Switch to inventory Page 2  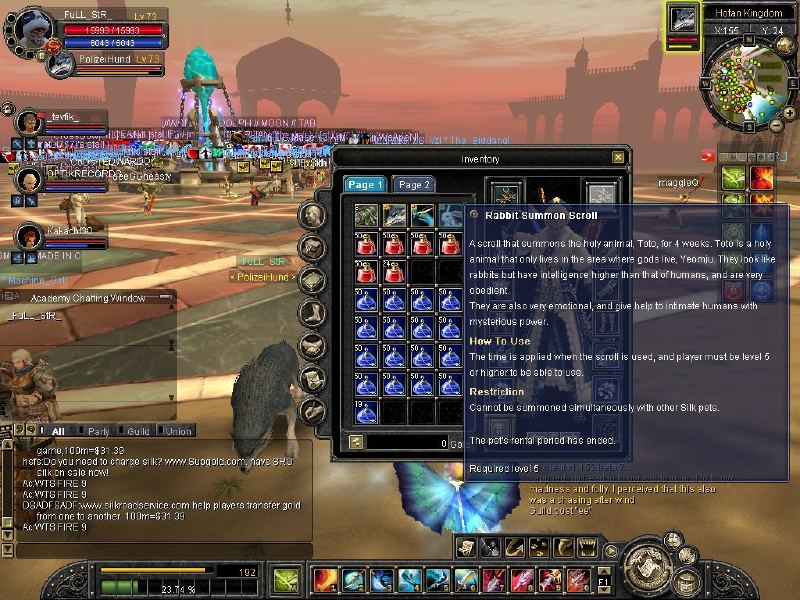pyautogui.click(x=412, y=185)
